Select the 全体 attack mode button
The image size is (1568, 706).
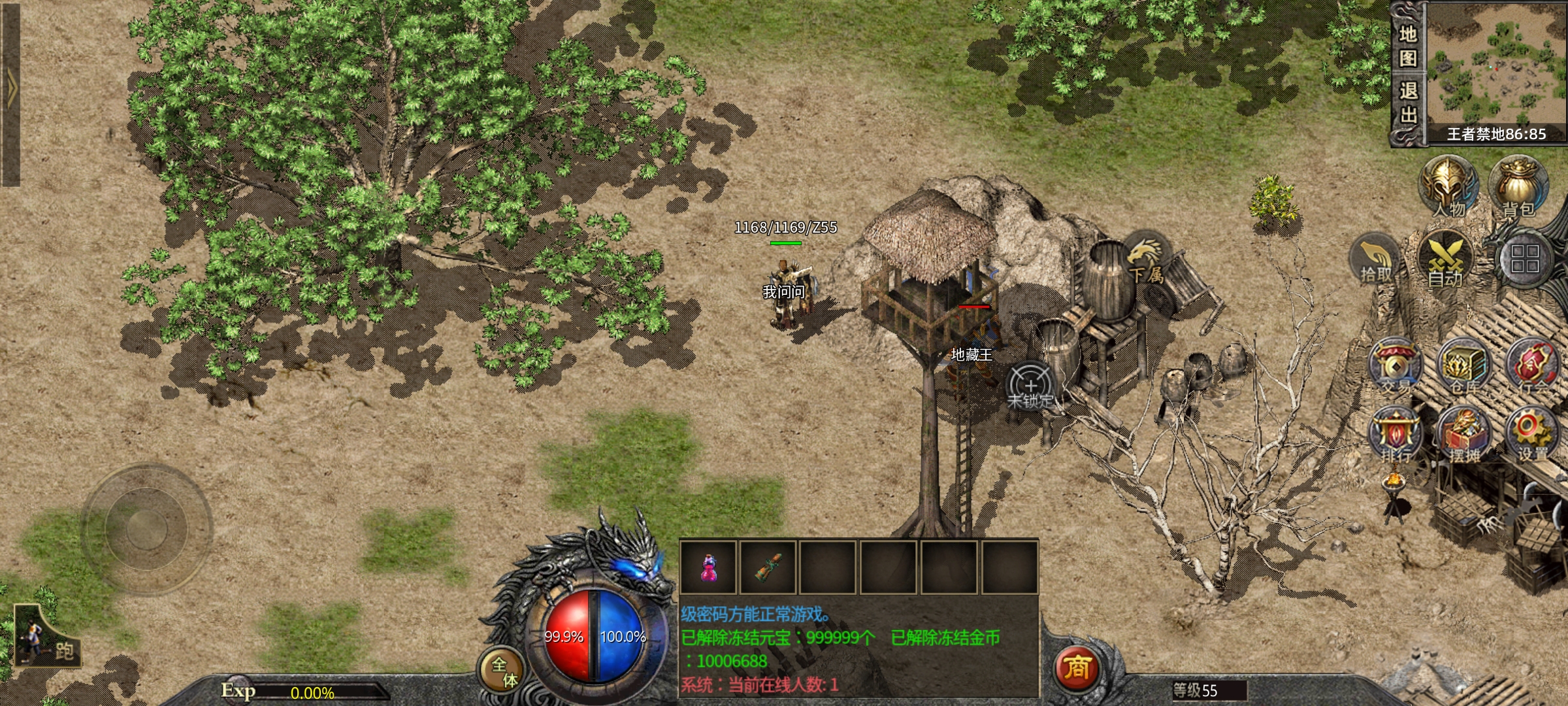(x=504, y=671)
